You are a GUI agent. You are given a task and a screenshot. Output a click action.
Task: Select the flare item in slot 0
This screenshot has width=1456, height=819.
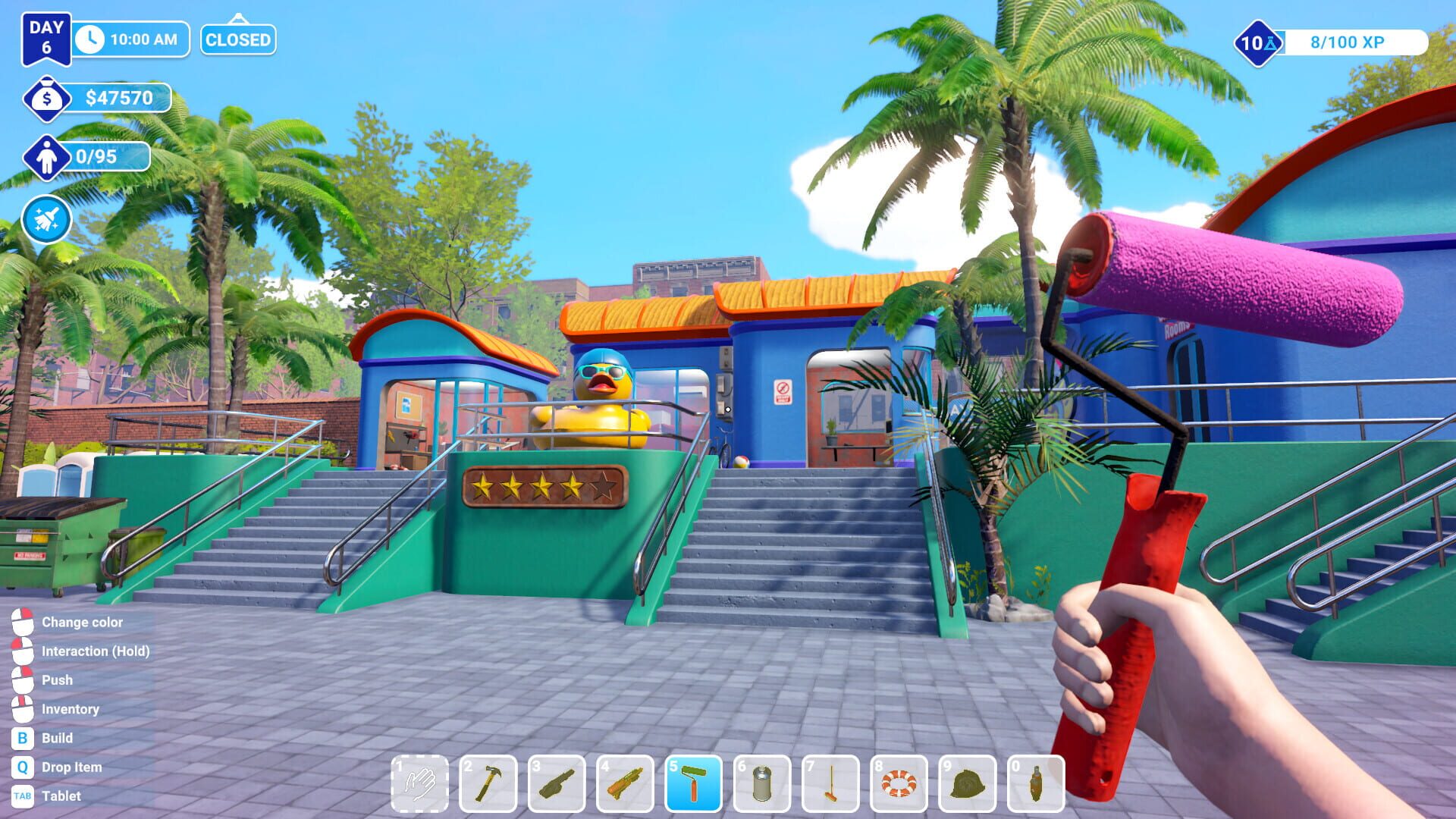point(1036,779)
